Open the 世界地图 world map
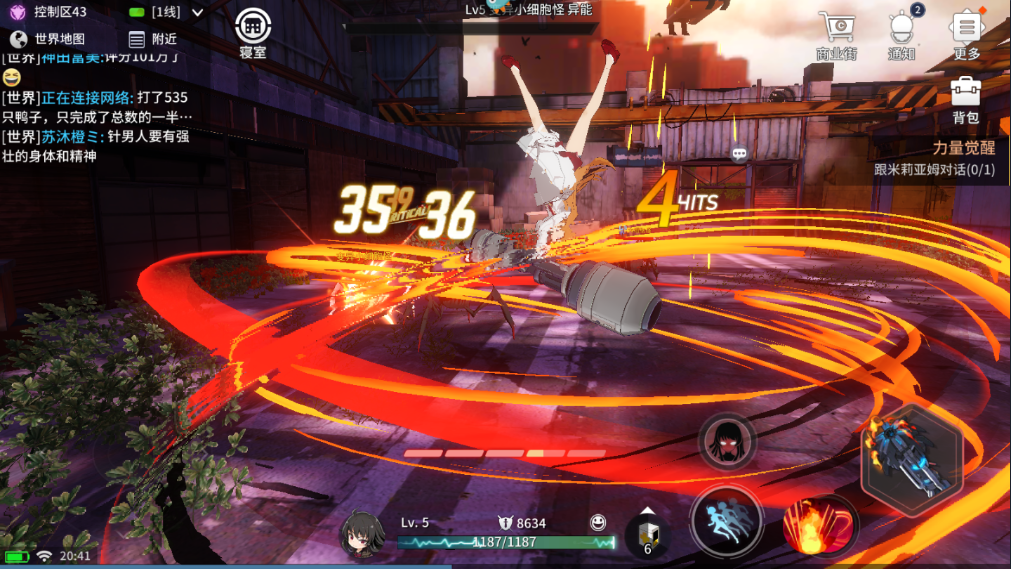The height and width of the screenshot is (569, 1011). (47, 39)
